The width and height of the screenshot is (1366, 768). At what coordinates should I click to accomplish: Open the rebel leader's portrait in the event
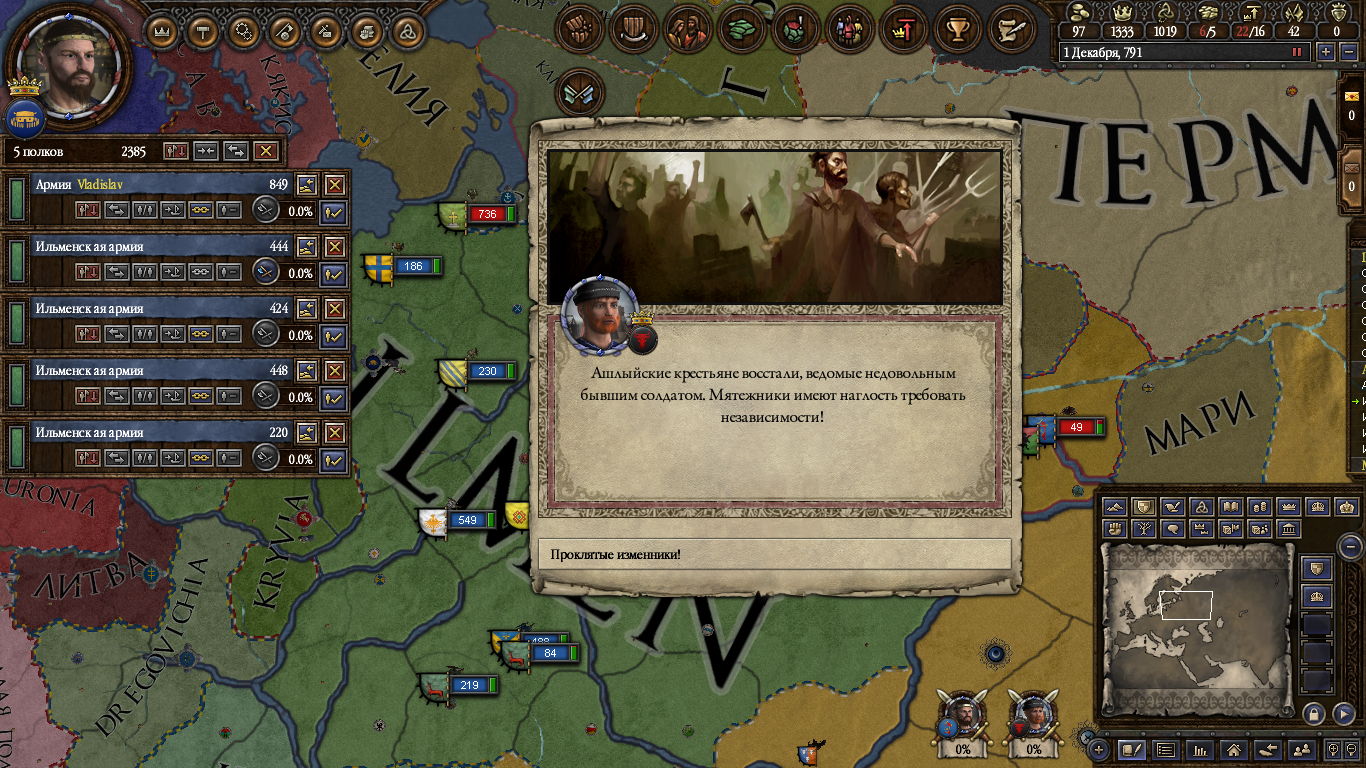[600, 313]
